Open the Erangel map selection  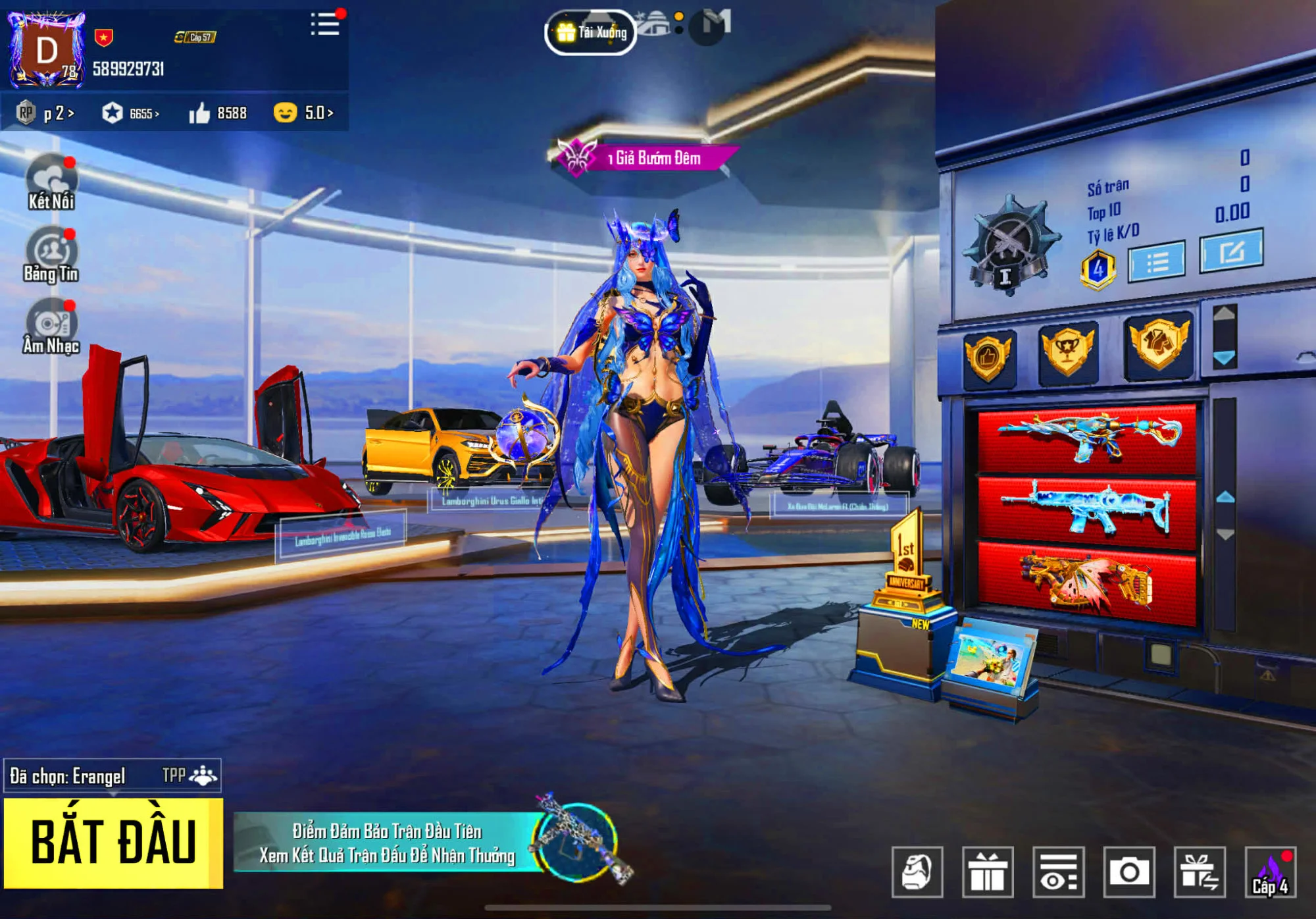pyautogui.click(x=112, y=776)
